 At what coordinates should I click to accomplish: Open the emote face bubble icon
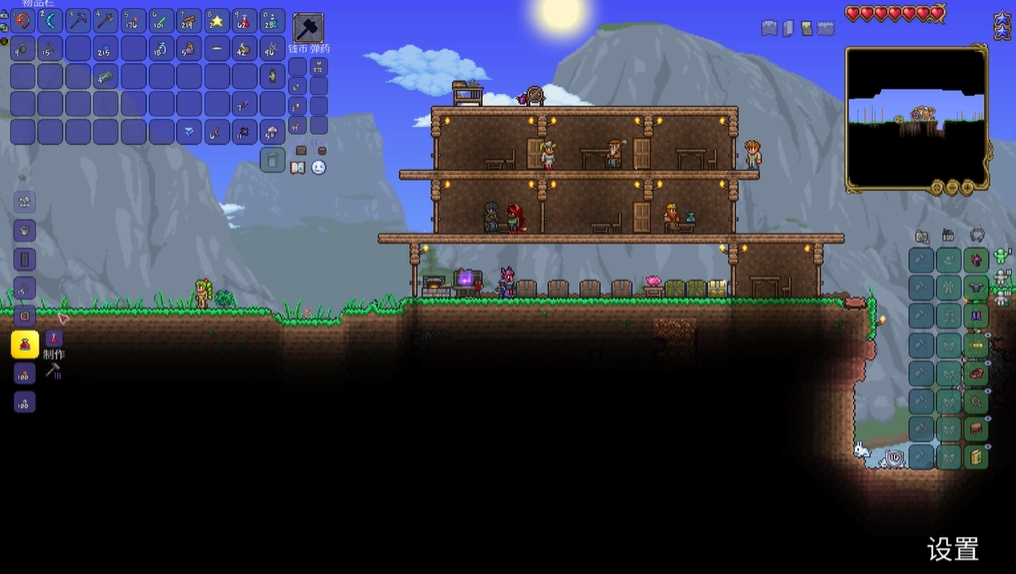[x=319, y=168]
